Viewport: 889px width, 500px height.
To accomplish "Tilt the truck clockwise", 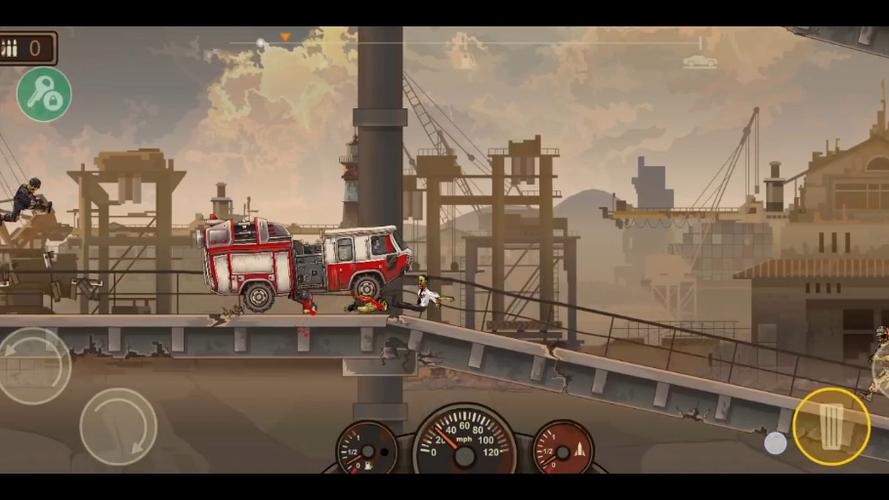I will [x=118, y=426].
